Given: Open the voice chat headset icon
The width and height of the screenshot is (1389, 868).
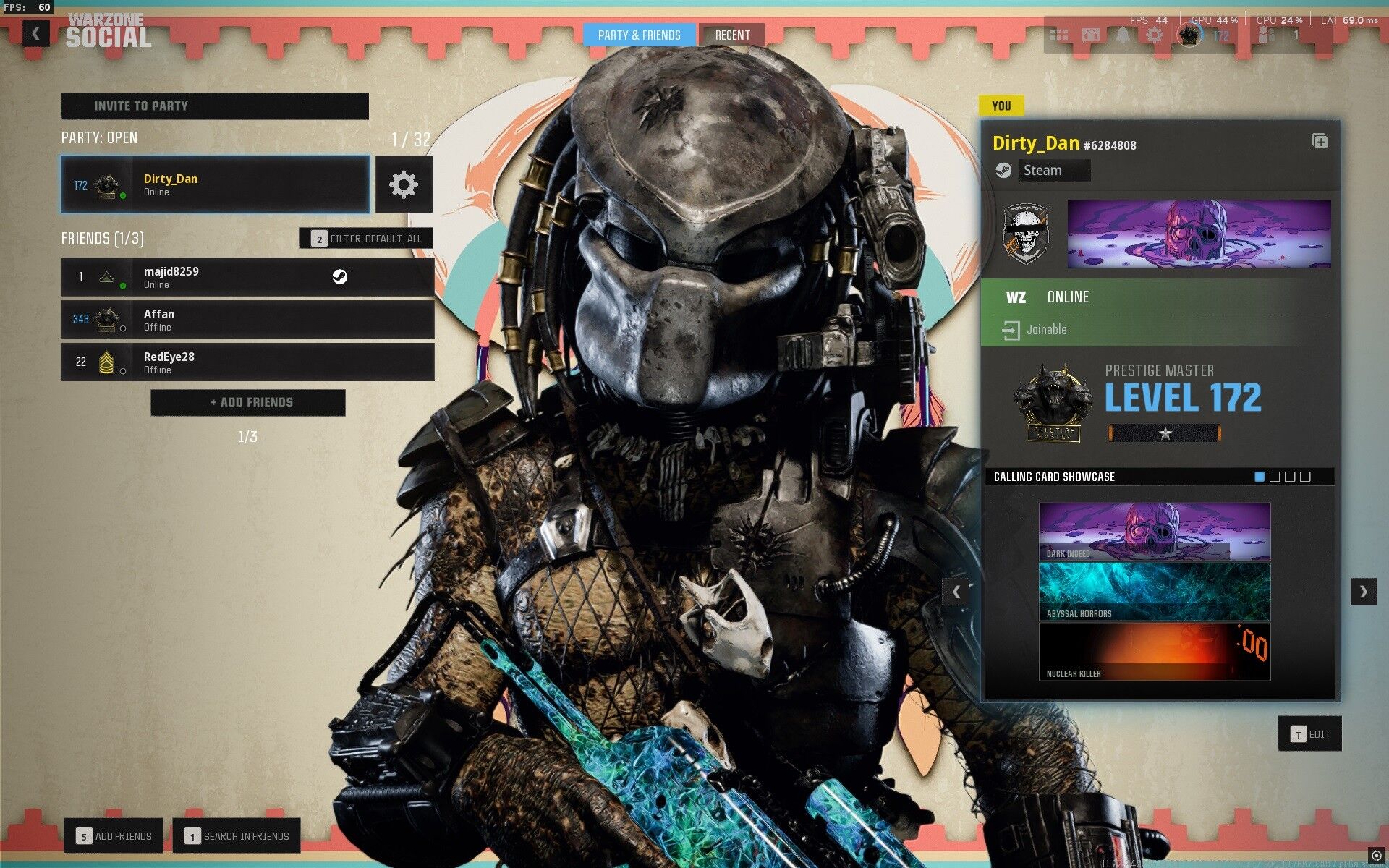Looking at the screenshot, I should [x=1089, y=35].
